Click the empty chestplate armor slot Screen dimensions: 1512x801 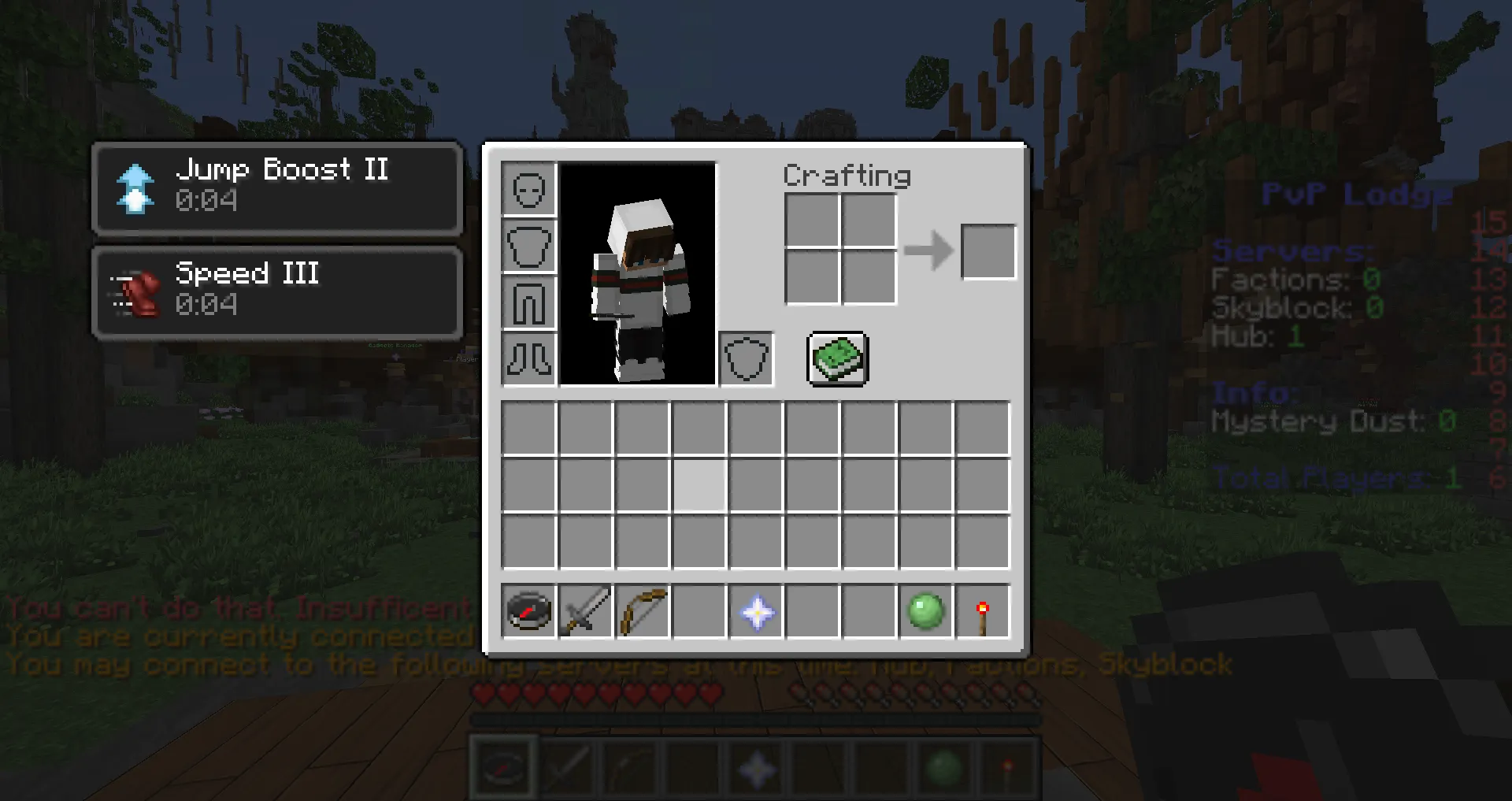pyautogui.click(x=529, y=247)
